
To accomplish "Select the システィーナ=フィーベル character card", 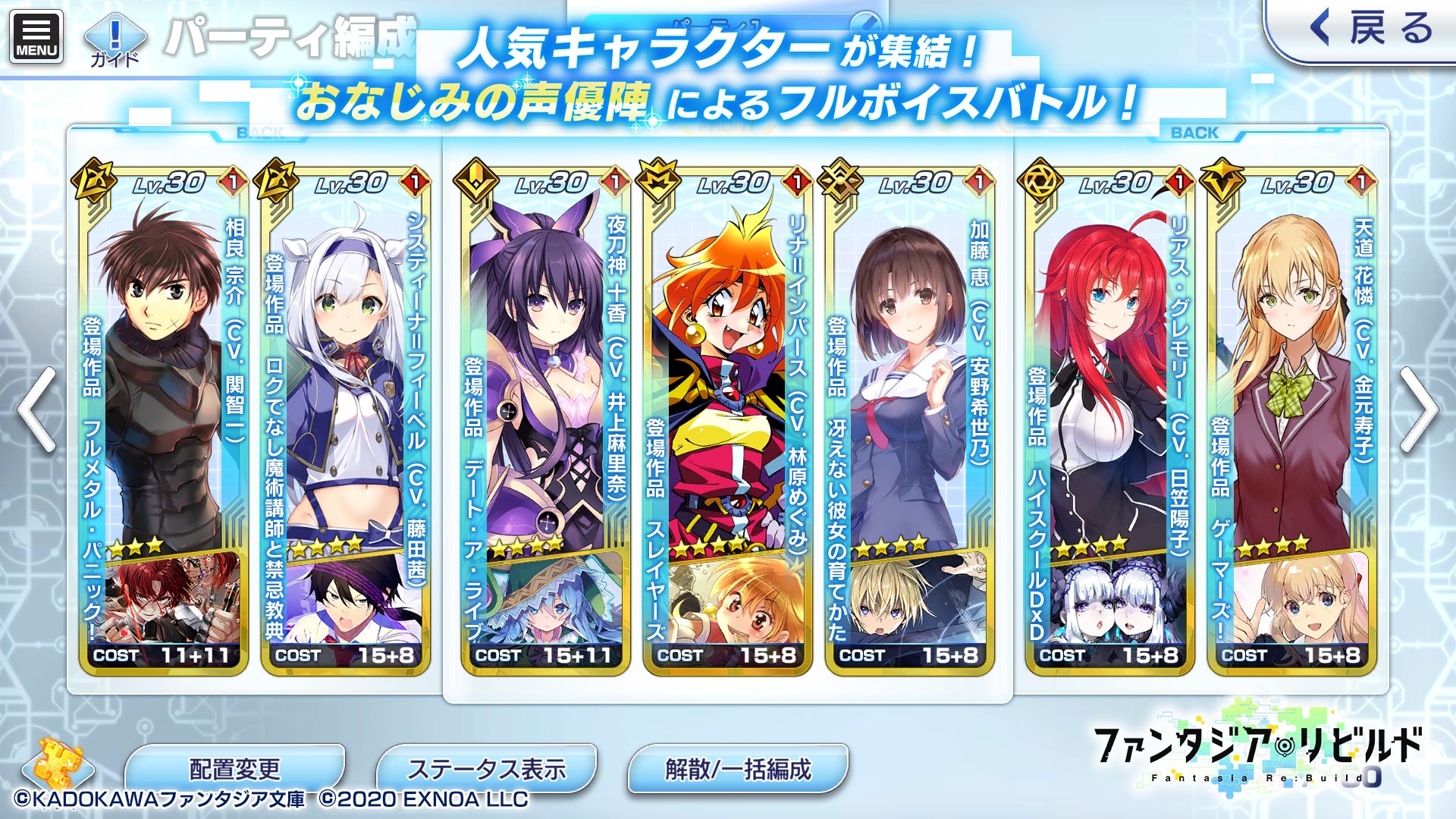I will pos(345,379).
